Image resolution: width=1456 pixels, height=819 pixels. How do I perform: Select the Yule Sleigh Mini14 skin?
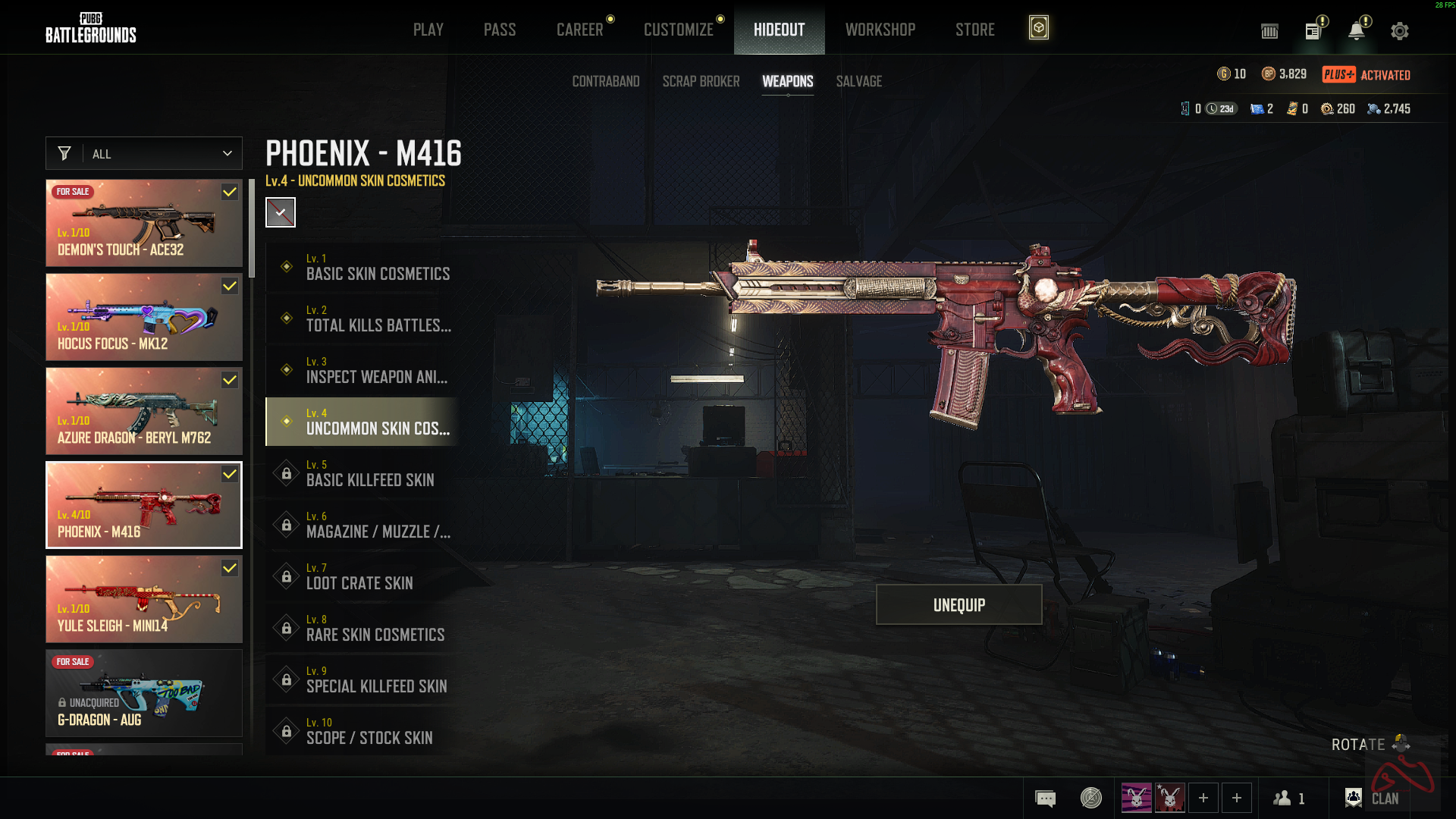click(144, 599)
